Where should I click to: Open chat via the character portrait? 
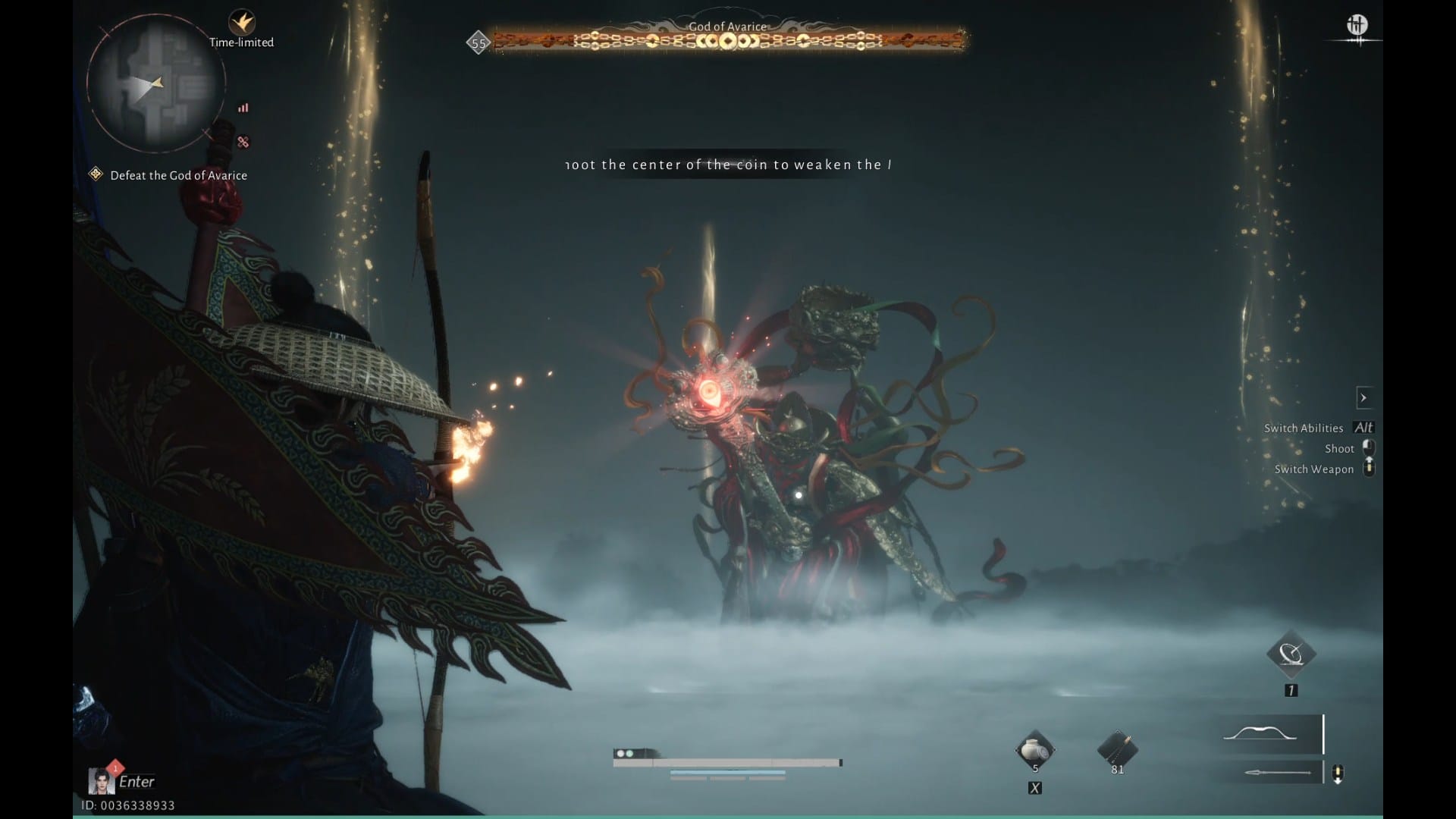[x=101, y=780]
